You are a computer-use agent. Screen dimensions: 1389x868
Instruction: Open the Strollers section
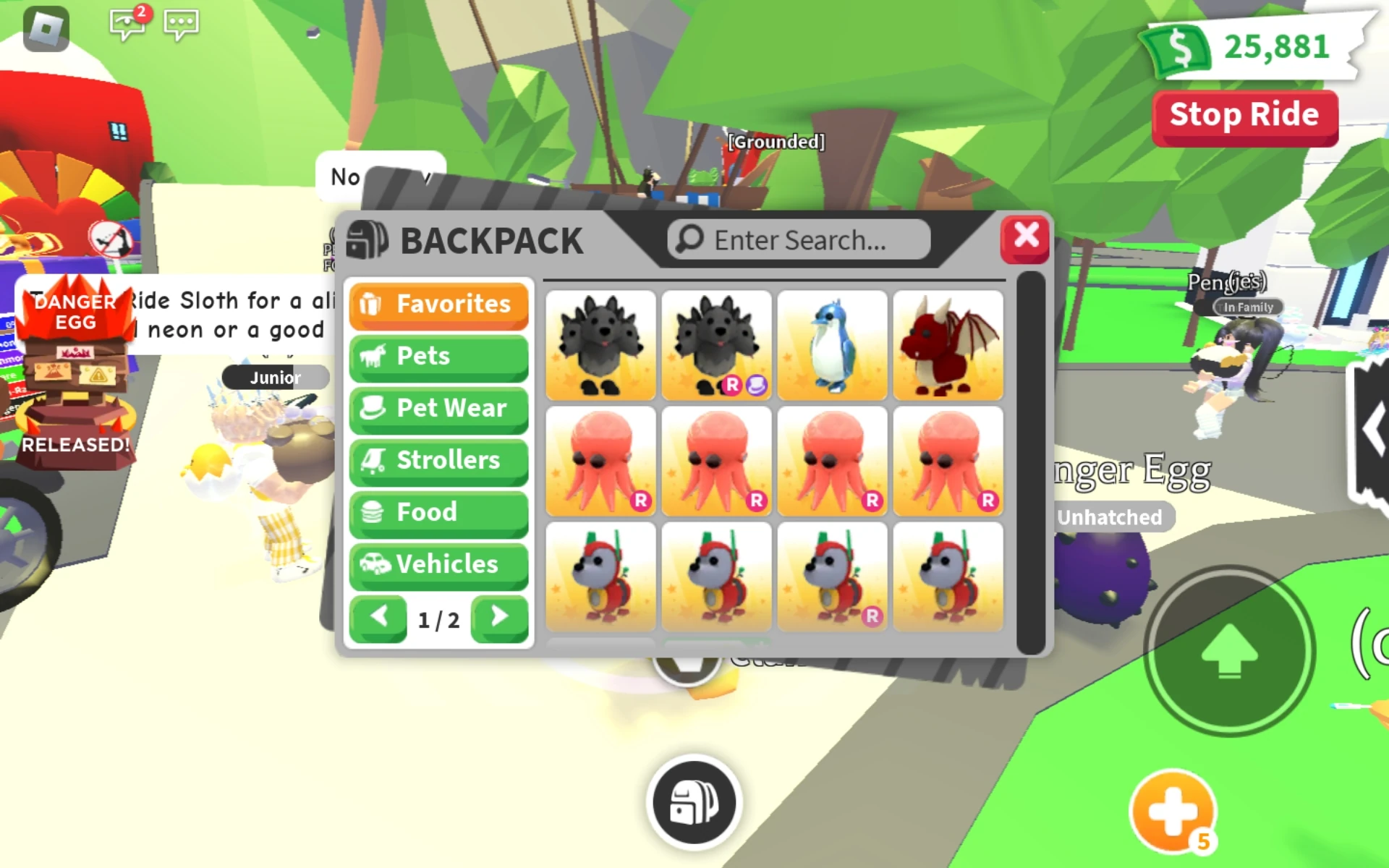pyautogui.click(x=438, y=461)
